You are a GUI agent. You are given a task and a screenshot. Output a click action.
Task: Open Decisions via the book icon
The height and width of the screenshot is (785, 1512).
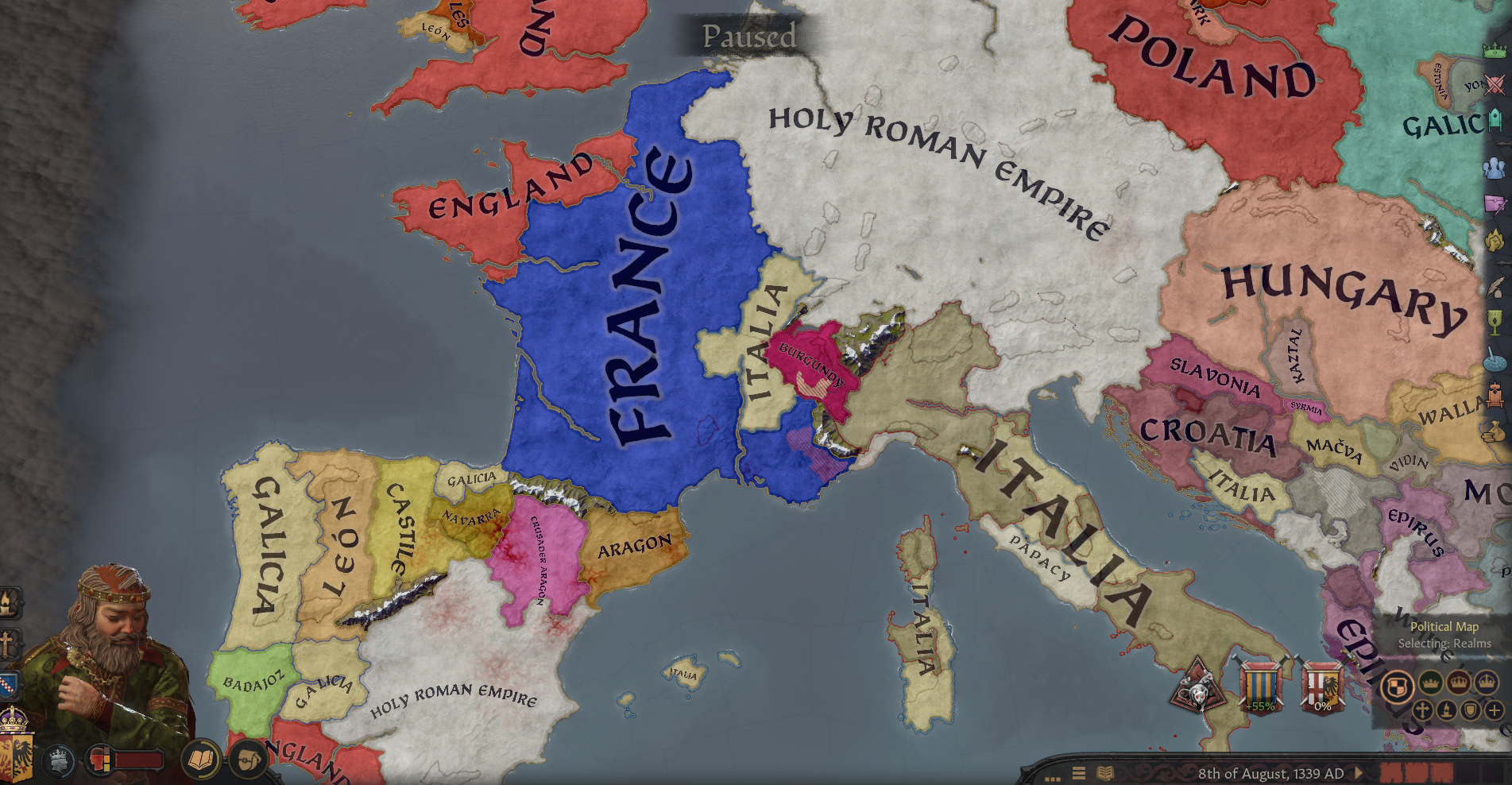pos(200,760)
